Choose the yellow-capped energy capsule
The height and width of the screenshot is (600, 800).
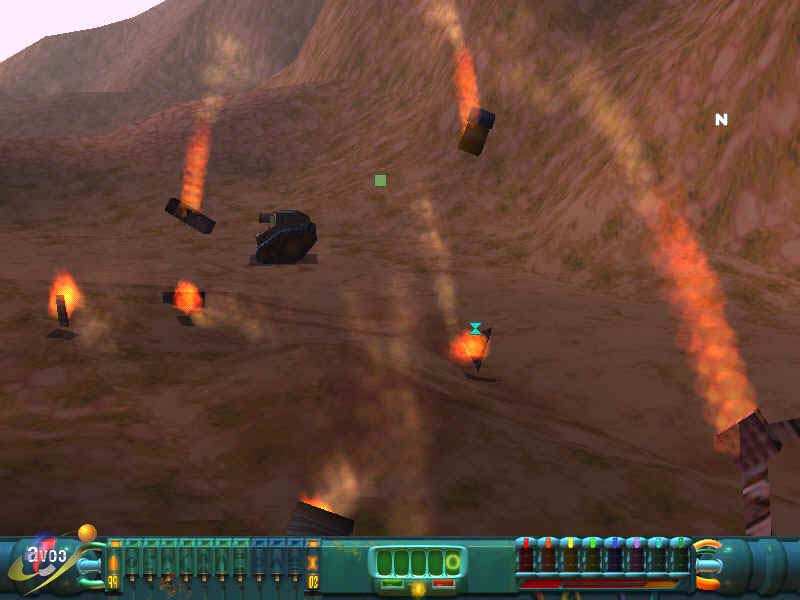570,556
